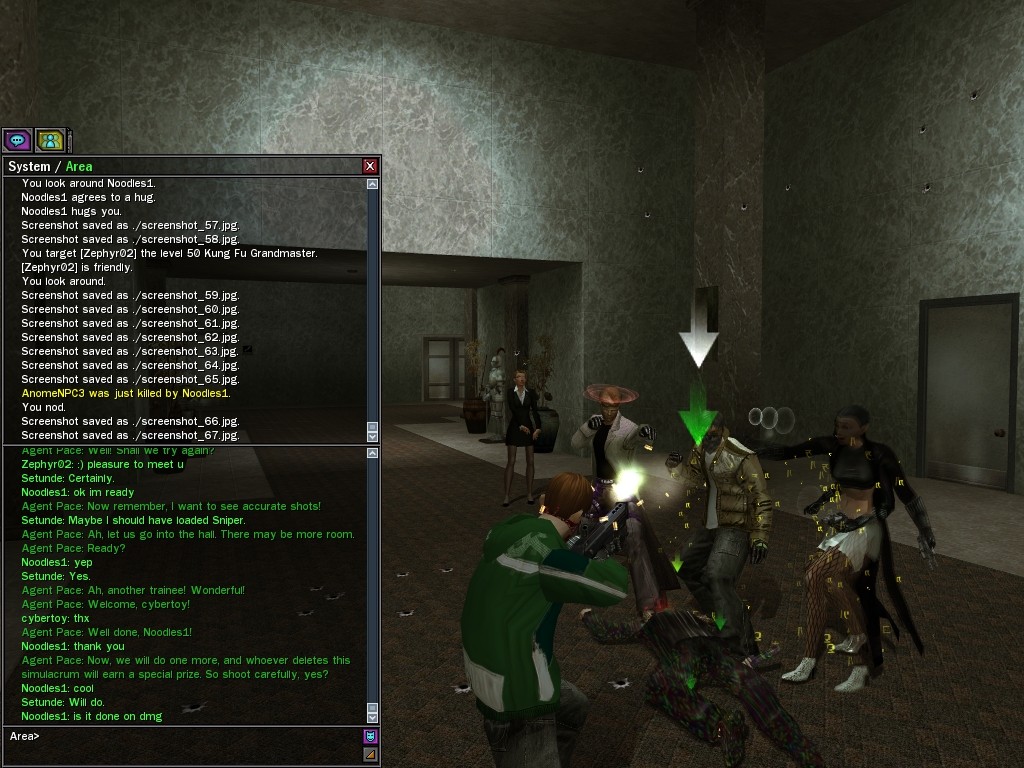Select the green Area tab label
Screen dimensions: 1024x768
[79, 166]
